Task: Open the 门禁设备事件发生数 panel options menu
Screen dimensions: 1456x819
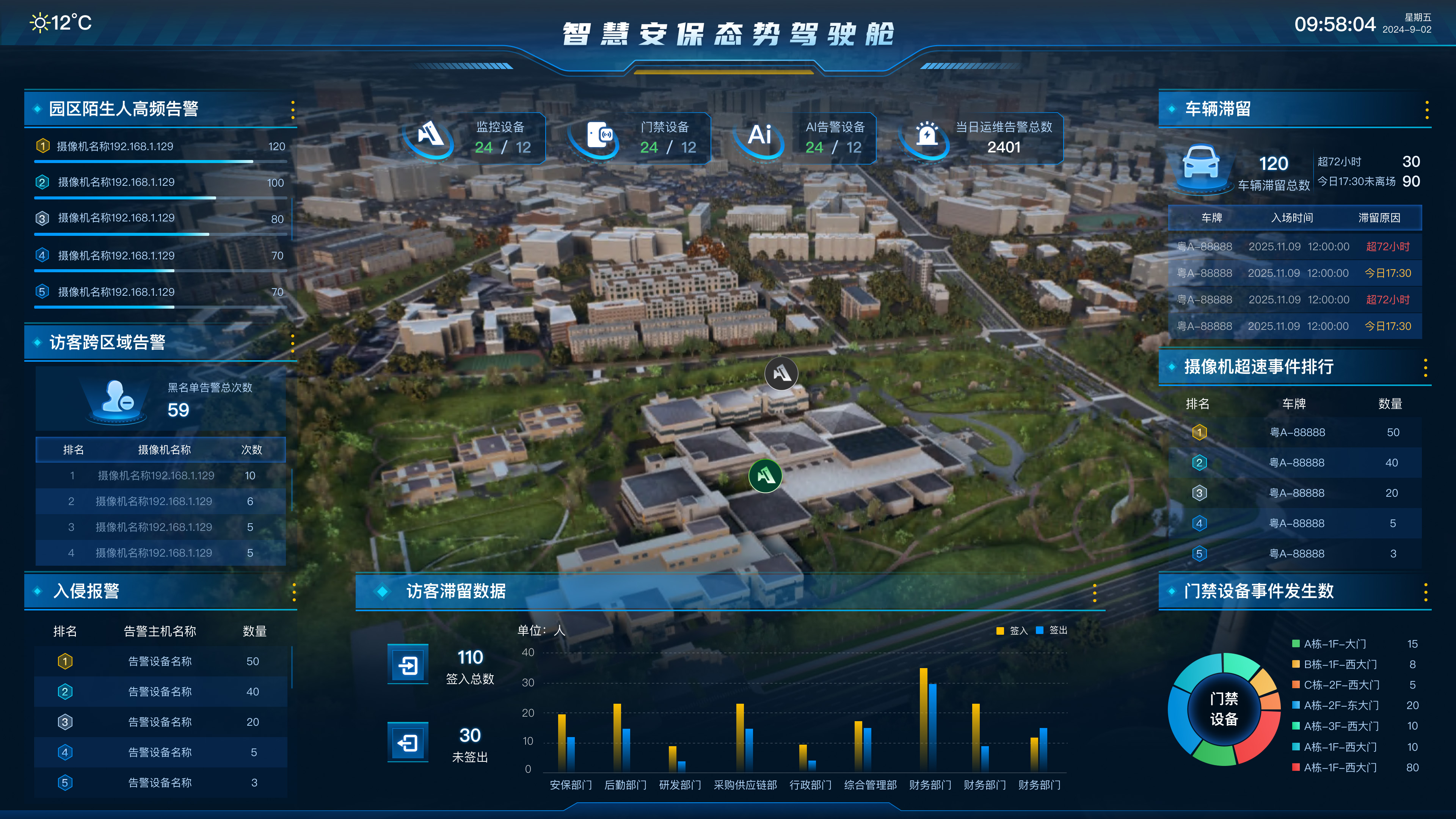Action: (x=1426, y=592)
